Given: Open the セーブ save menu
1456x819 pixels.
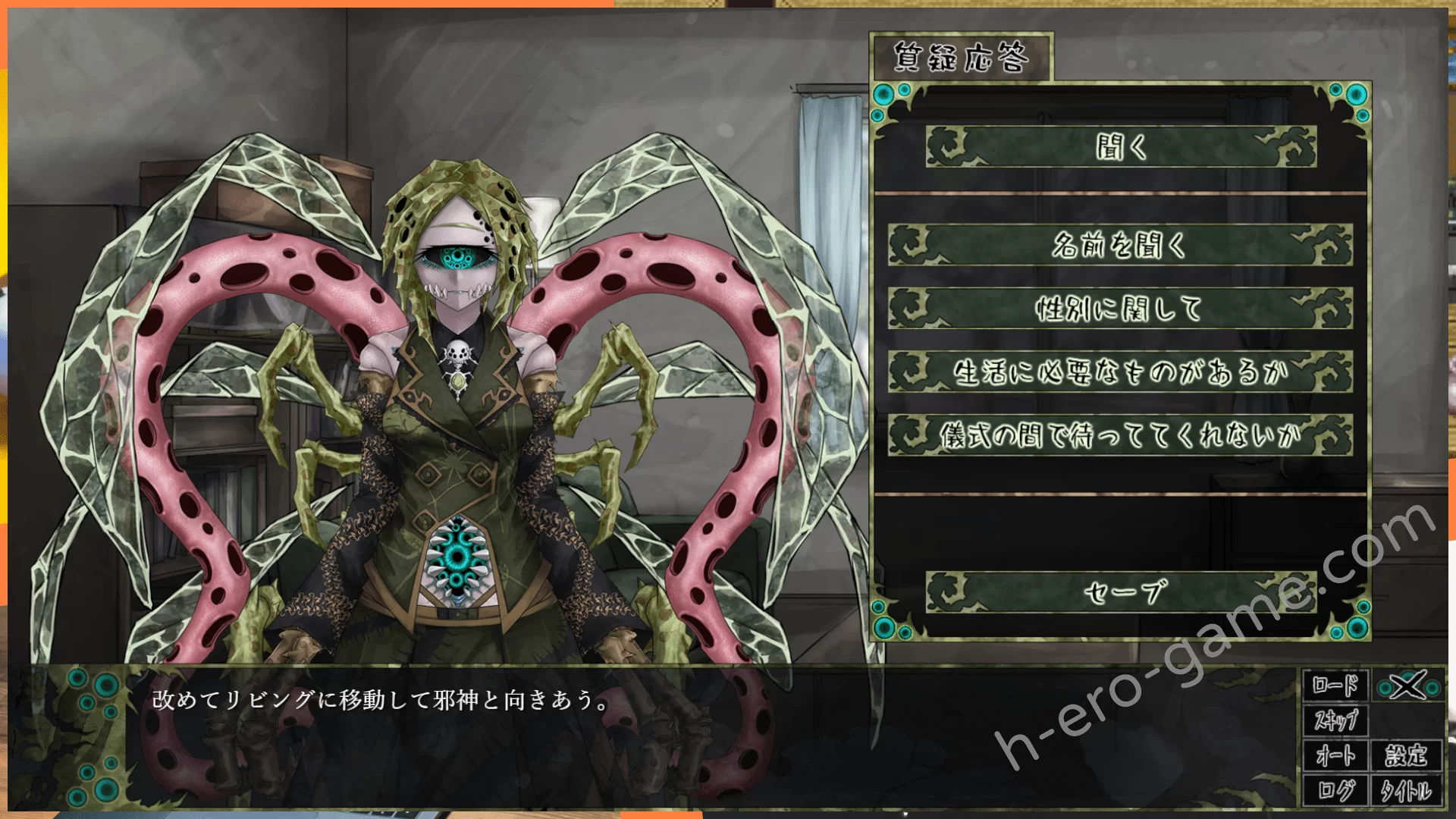Looking at the screenshot, I should coord(1120,592).
